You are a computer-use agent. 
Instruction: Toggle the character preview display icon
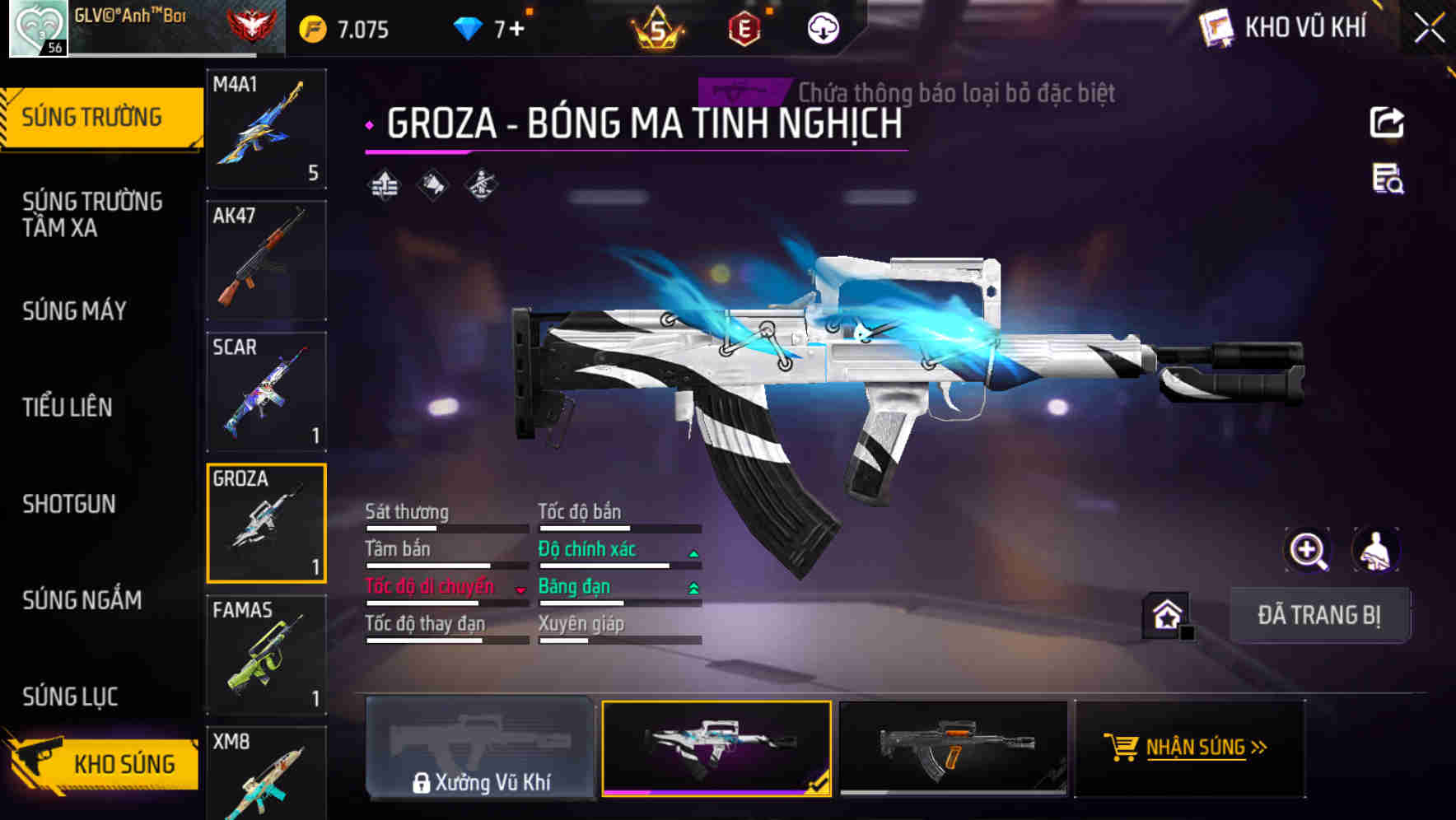[x=1374, y=550]
